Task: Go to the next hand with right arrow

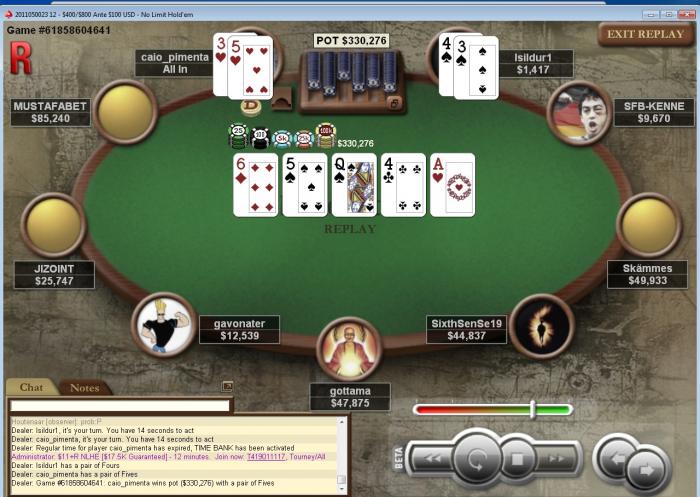Action: point(647,468)
